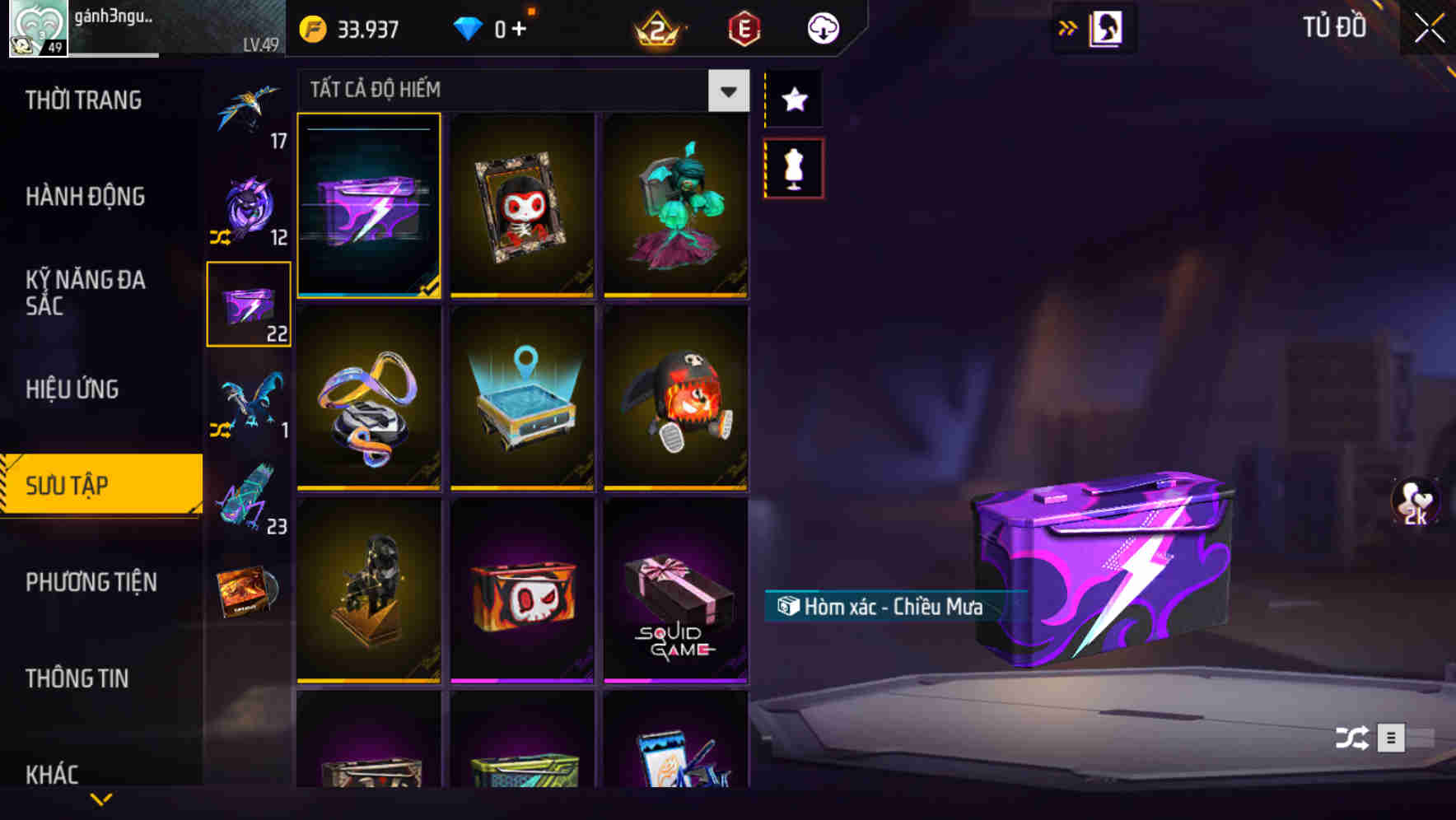Screen dimensions: 1456x820
Task: Toggle the star favorites filter
Action: [793, 100]
